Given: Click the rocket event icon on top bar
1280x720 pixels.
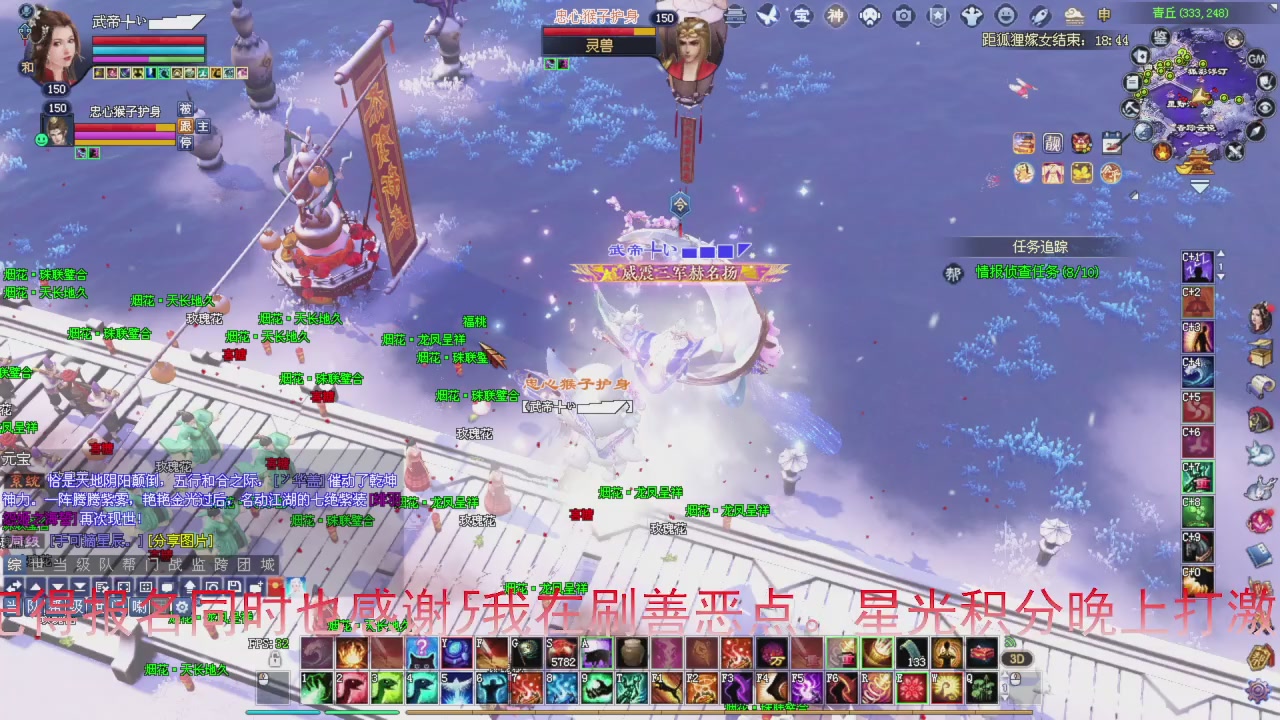Looking at the screenshot, I should [1039, 15].
